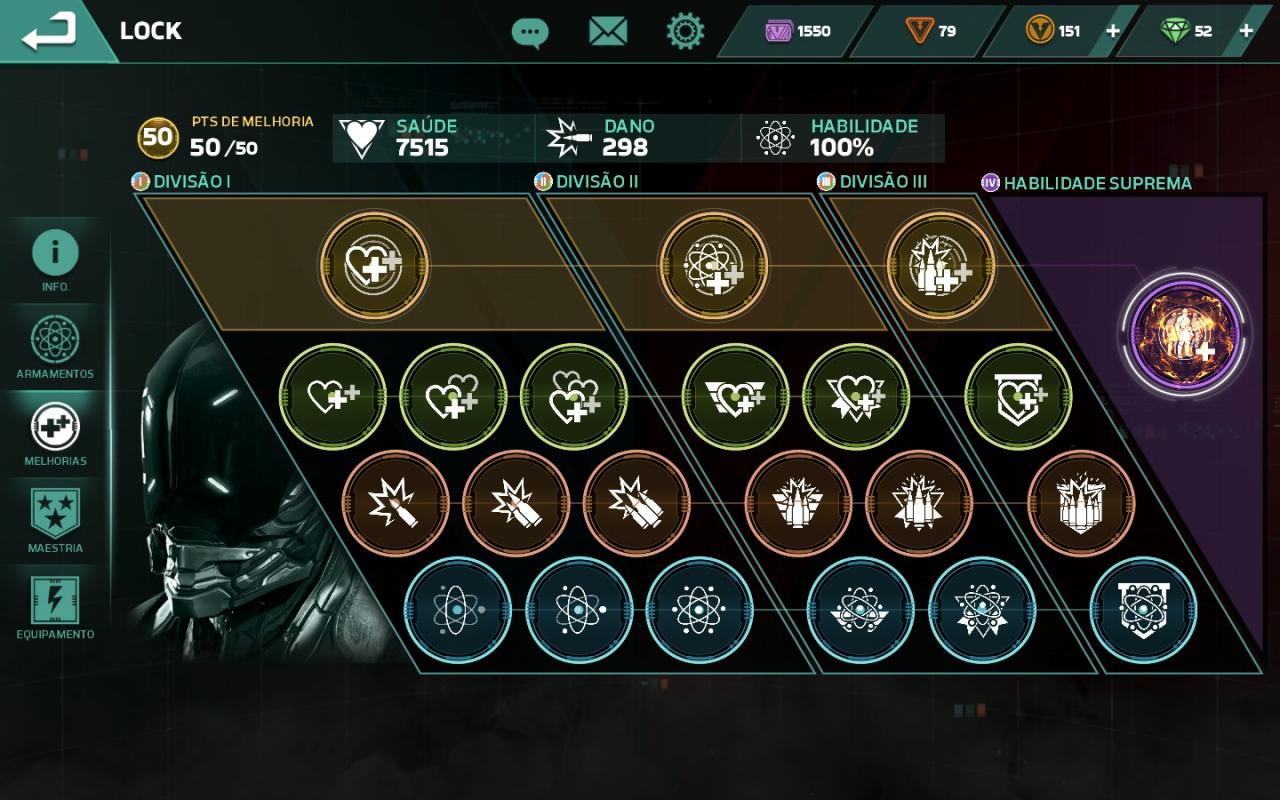Switch to the Maestria tab
1280x800 pixels.
55,520
